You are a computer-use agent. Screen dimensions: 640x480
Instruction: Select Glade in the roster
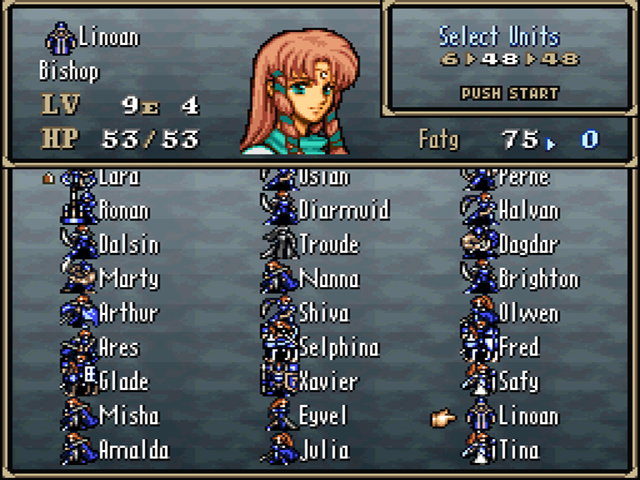(124, 381)
